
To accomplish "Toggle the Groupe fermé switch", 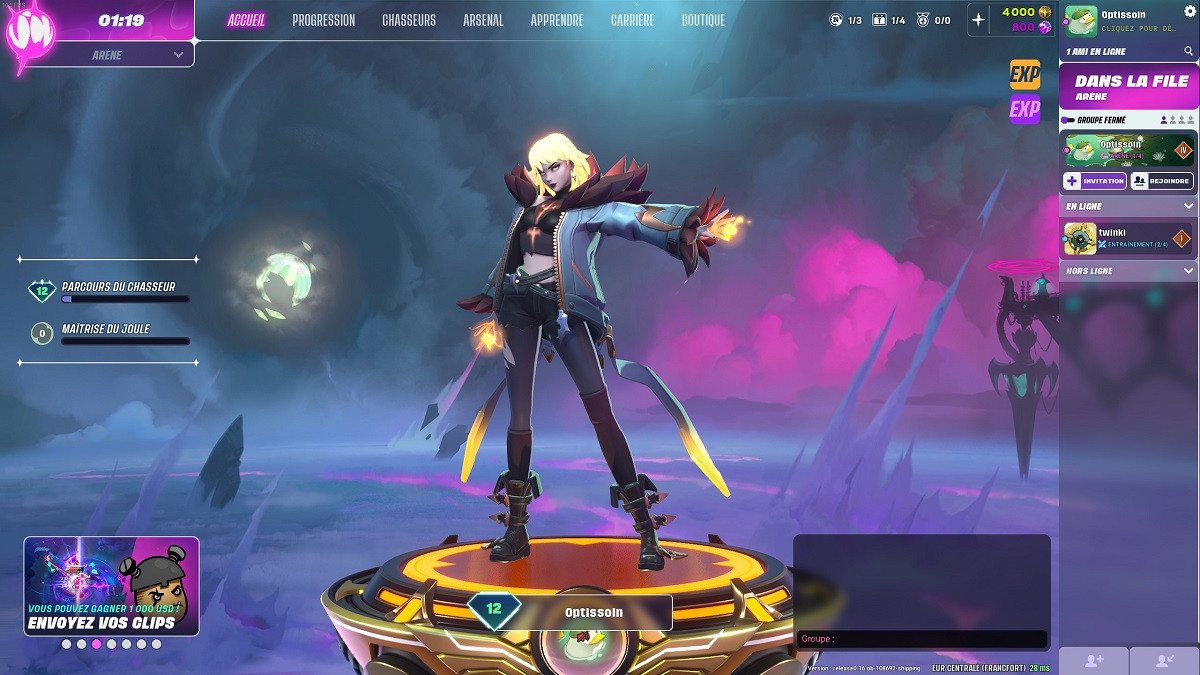I will click(1068, 120).
